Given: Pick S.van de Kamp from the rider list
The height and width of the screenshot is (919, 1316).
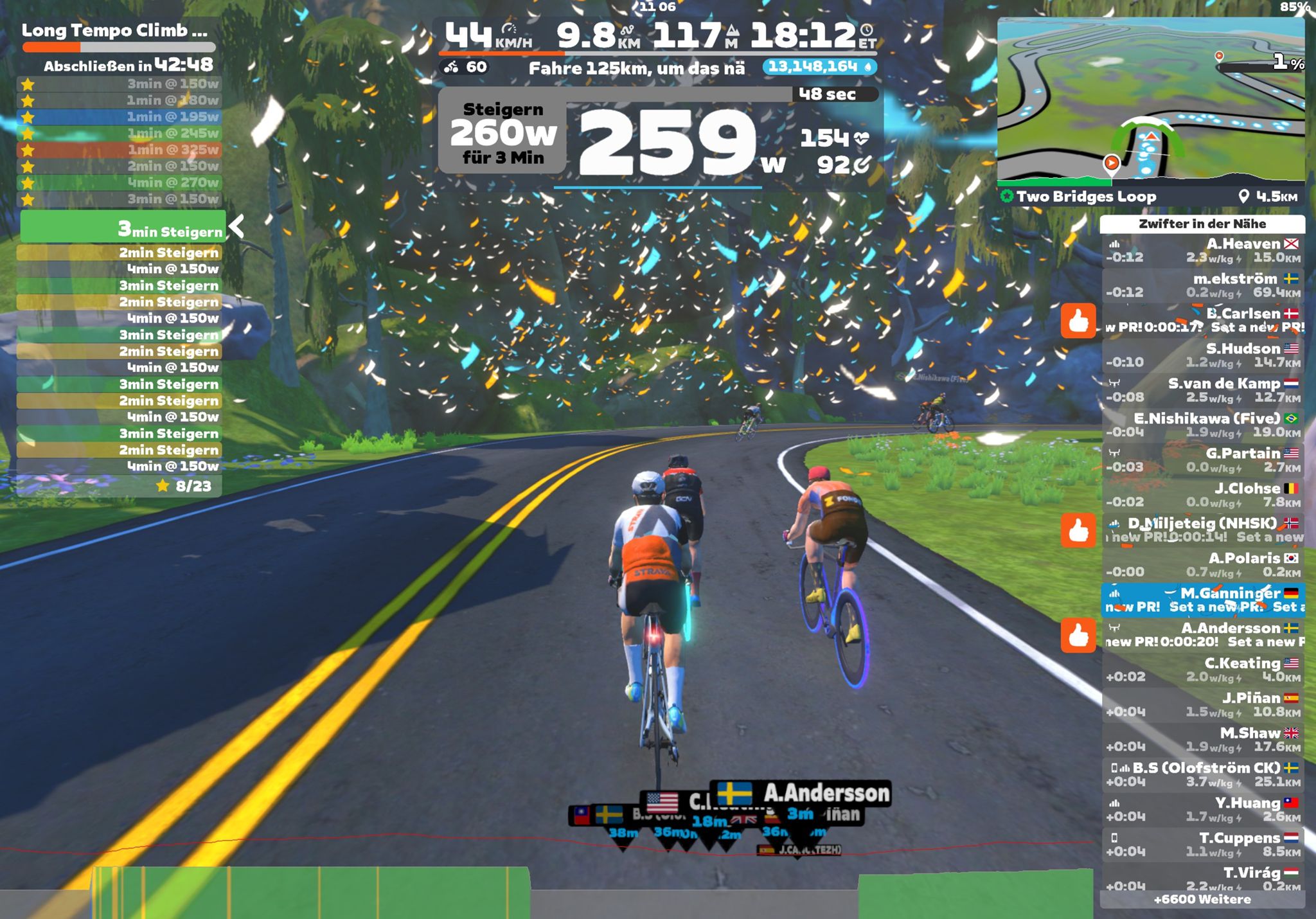Looking at the screenshot, I should click(1202, 390).
